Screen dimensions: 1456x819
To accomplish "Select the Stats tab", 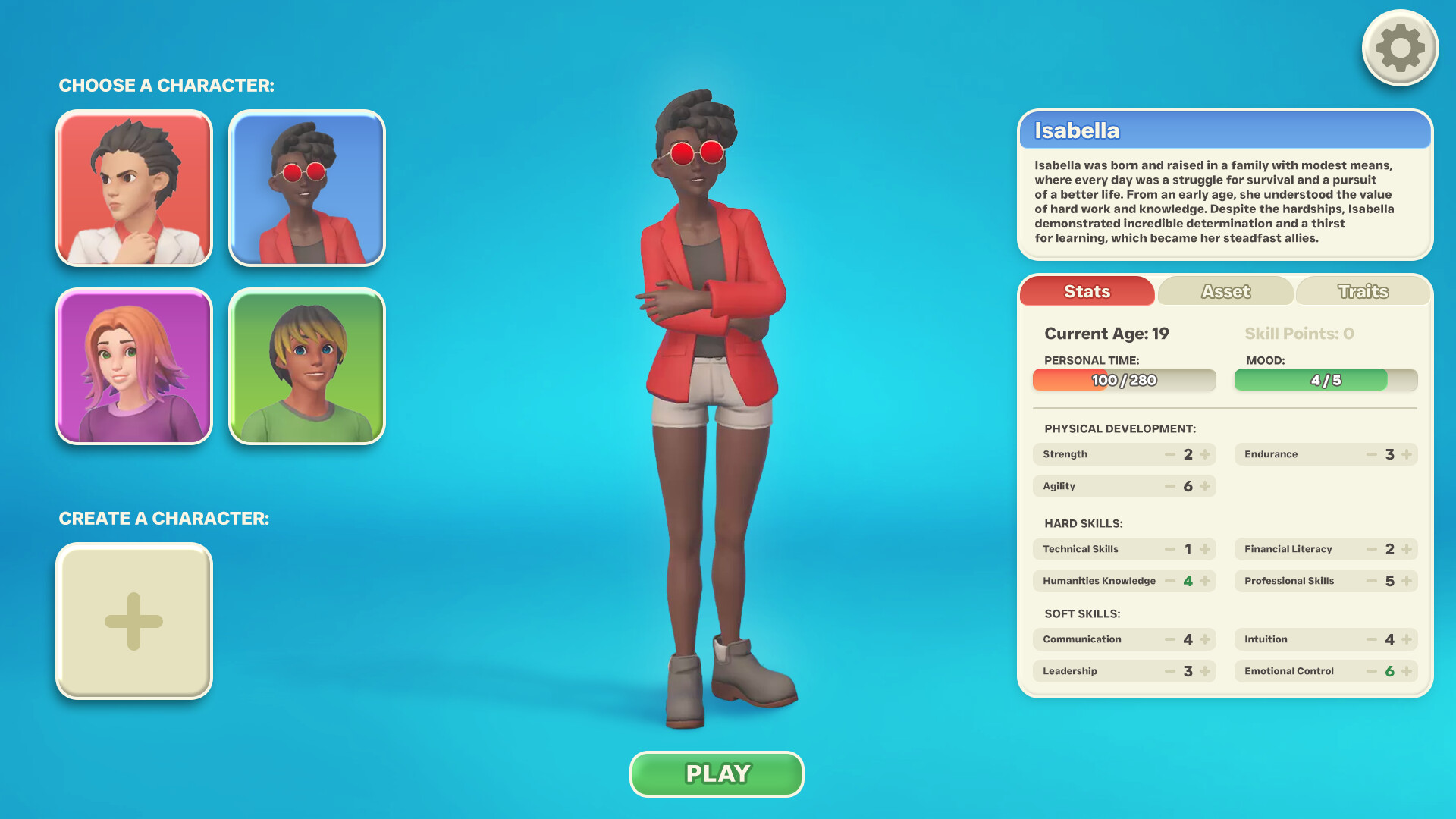I will pos(1087,291).
